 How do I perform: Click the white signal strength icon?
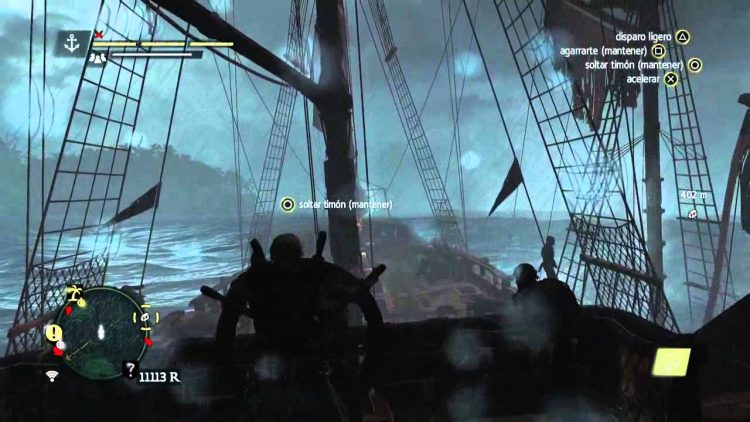coord(52,376)
